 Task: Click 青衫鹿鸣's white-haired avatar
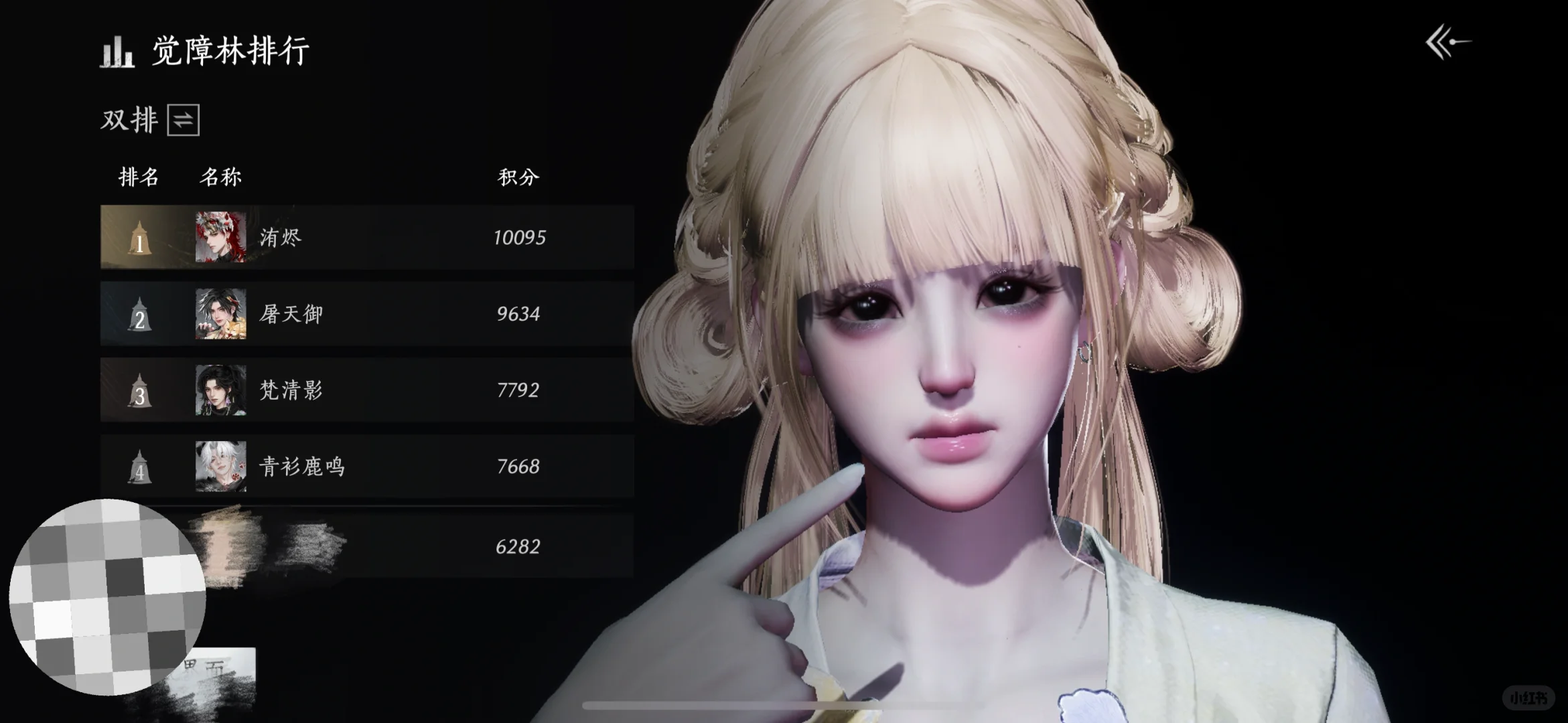tap(220, 467)
